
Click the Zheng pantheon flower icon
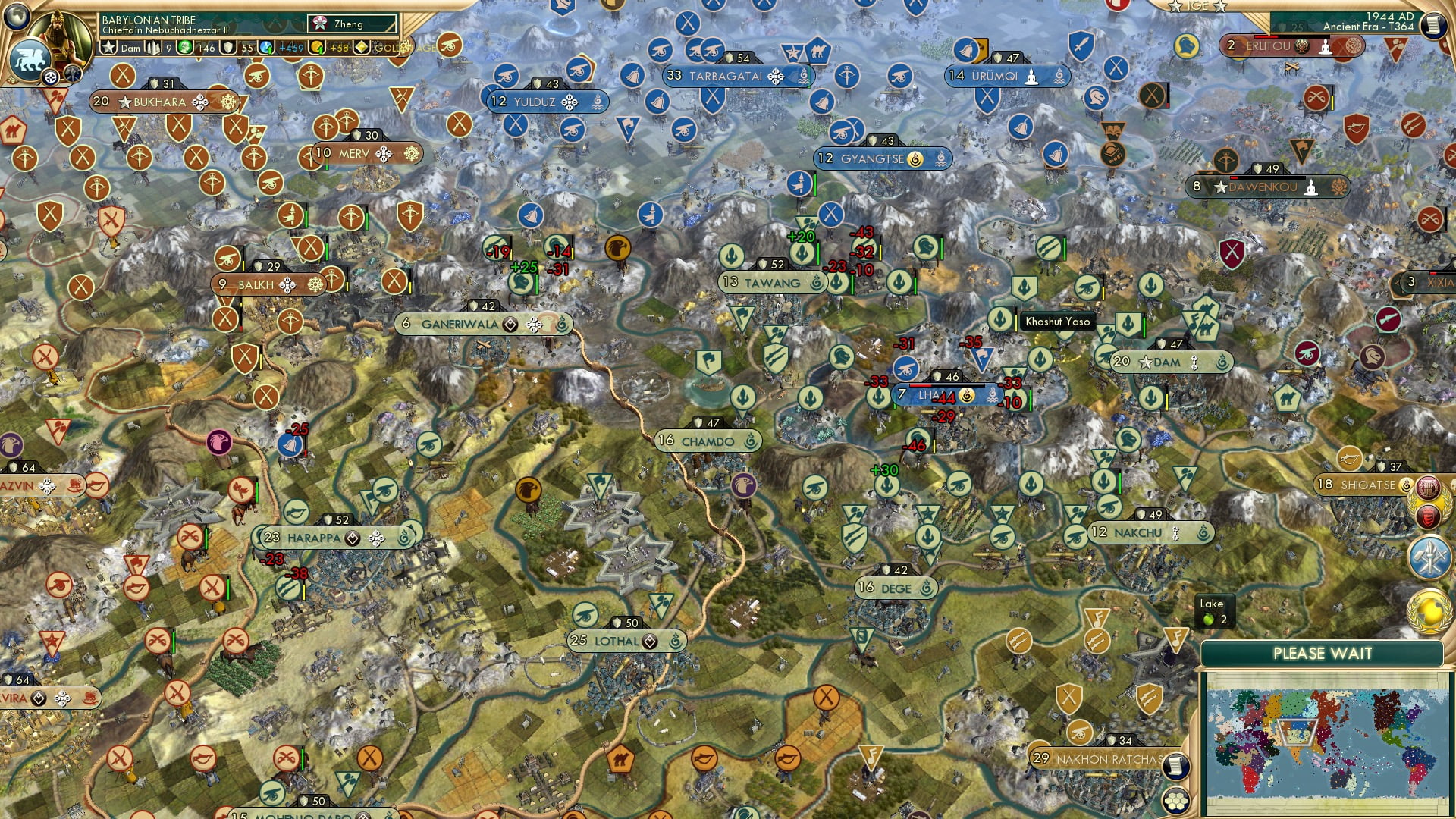320,23
